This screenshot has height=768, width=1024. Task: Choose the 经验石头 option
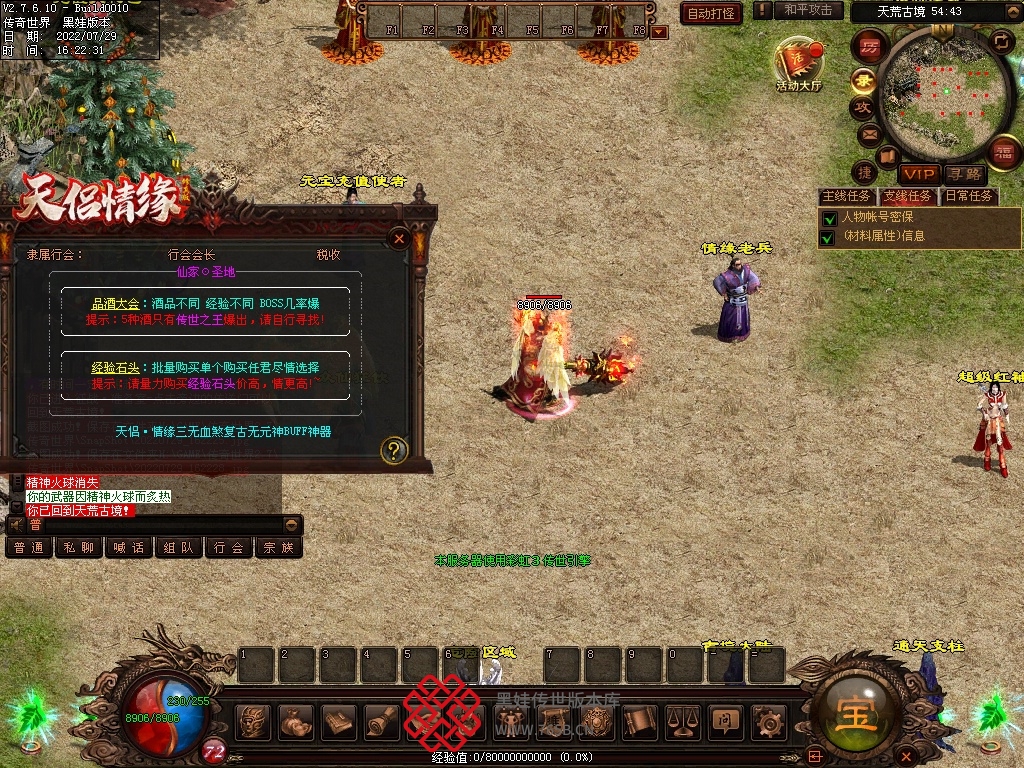pyautogui.click(x=115, y=367)
